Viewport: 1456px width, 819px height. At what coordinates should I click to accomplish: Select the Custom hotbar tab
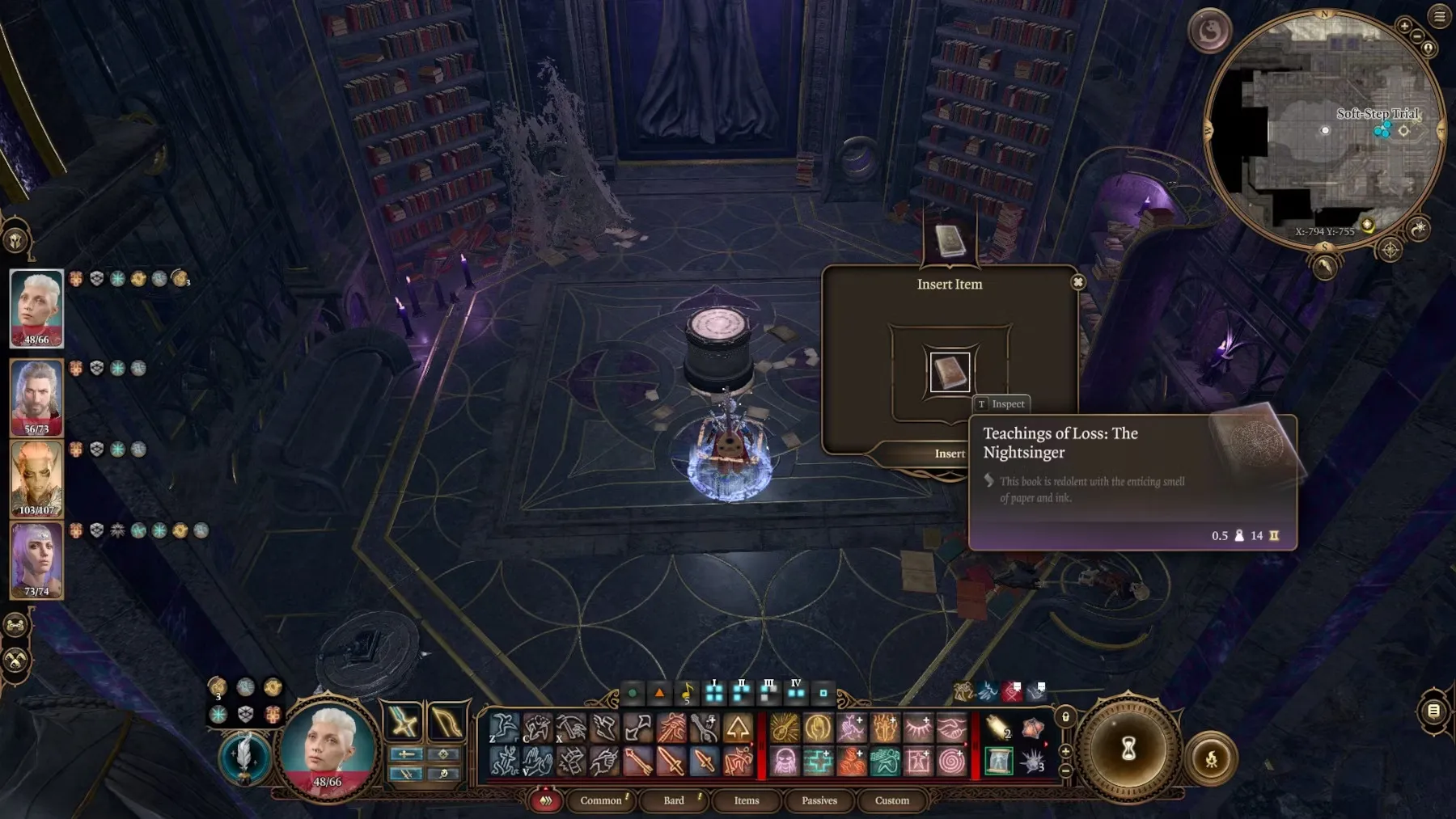tap(892, 800)
